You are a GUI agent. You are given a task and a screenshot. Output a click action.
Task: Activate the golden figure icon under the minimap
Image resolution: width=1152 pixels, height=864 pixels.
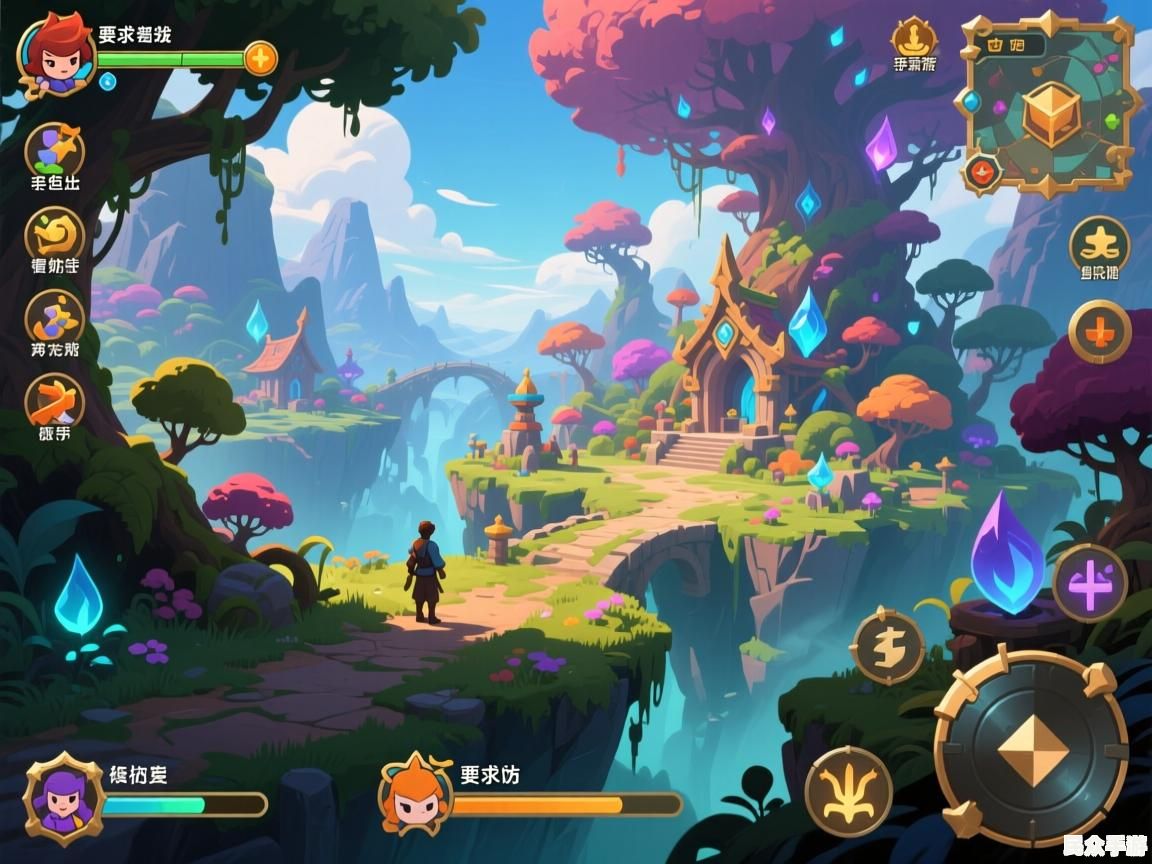(1099, 244)
